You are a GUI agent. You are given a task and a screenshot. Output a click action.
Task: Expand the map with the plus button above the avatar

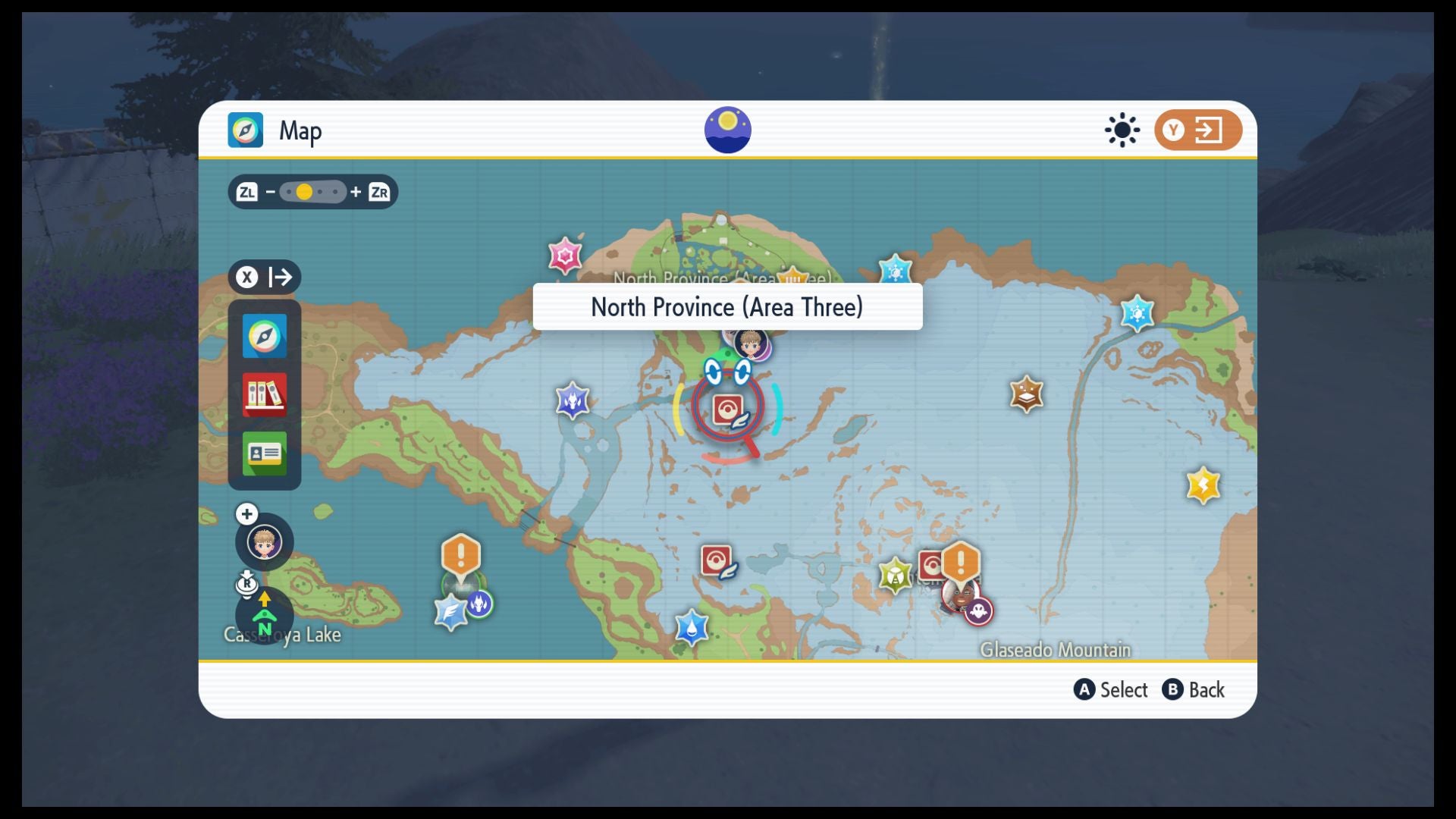(x=247, y=513)
